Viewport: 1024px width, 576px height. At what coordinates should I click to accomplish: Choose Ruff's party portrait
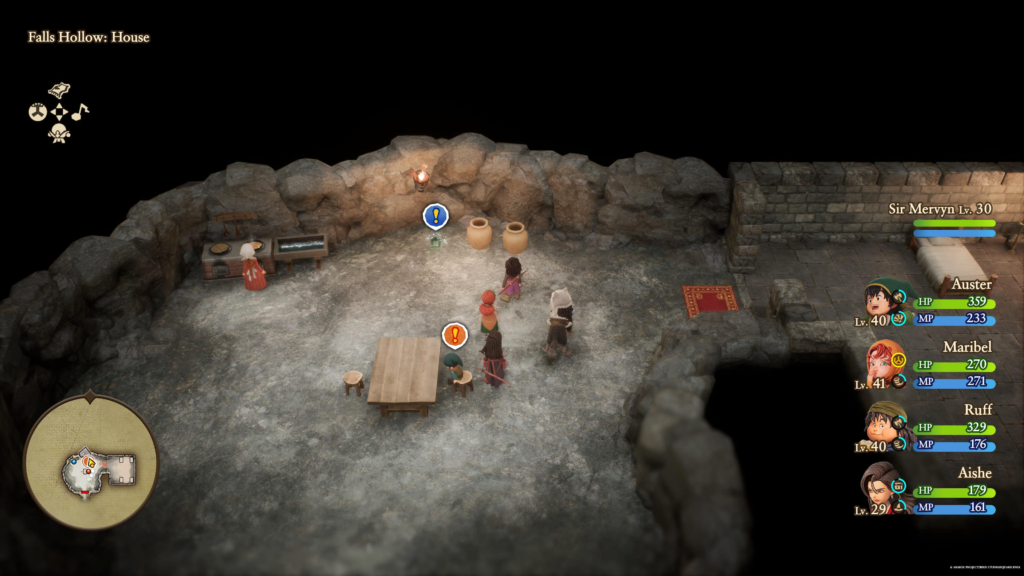pos(883,425)
